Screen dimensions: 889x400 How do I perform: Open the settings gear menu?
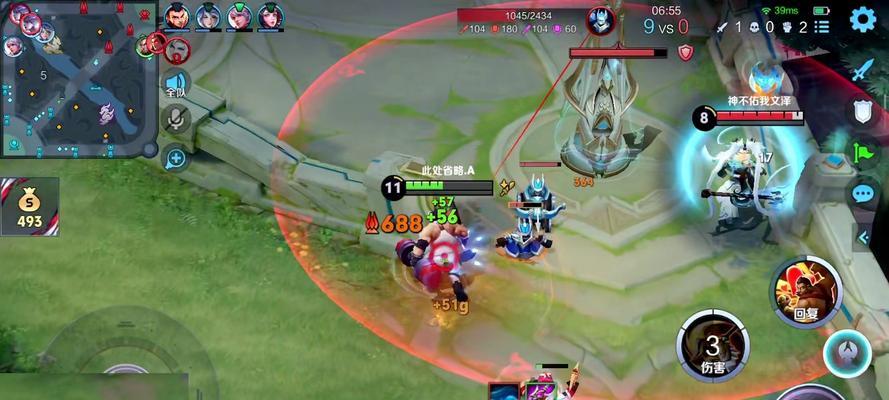(x=863, y=19)
